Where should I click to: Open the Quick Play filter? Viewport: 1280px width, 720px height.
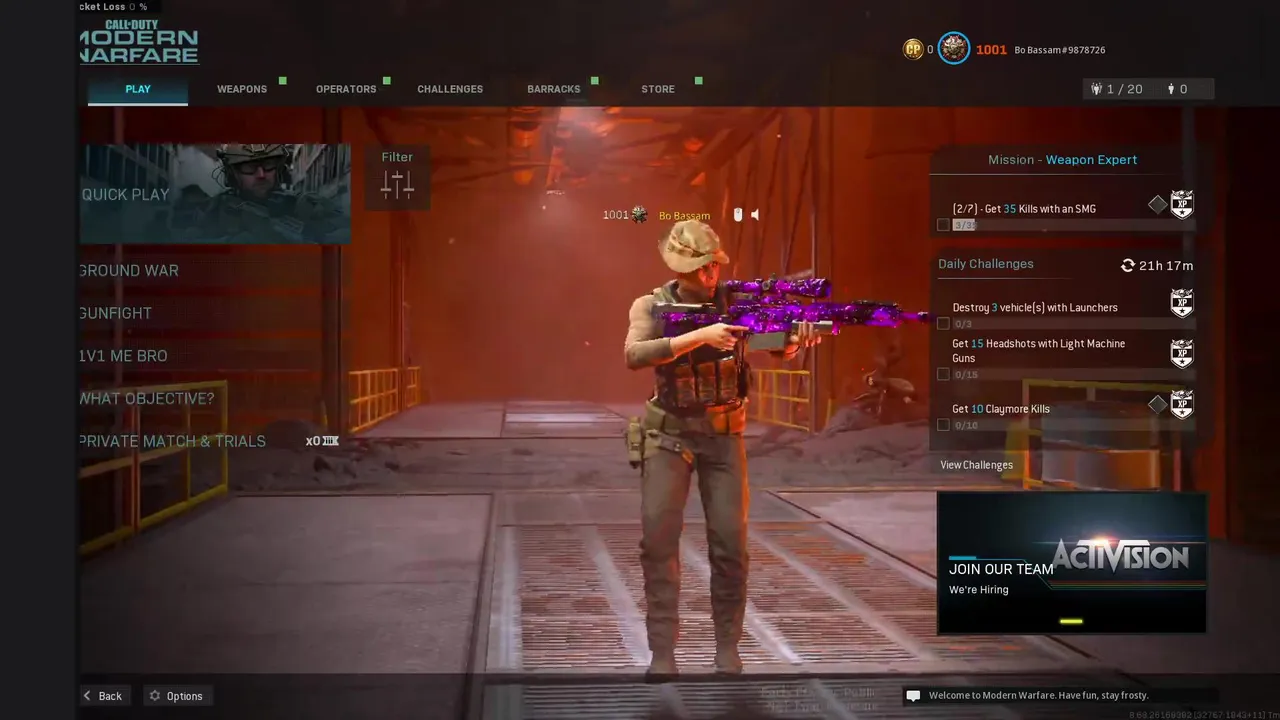click(x=397, y=177)
